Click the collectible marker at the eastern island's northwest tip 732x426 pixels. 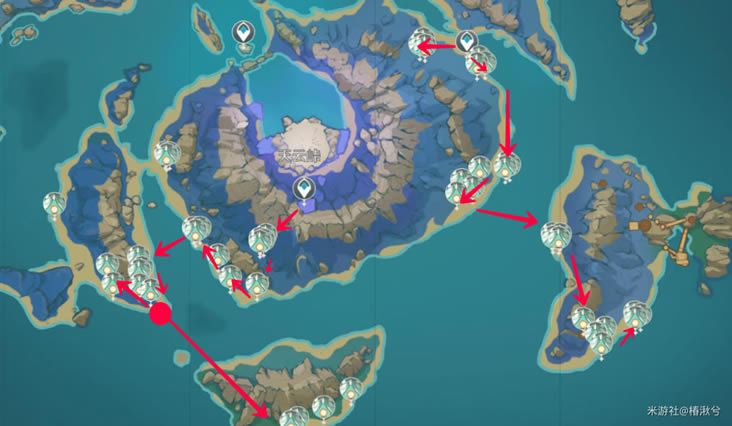tap(553, 235)
